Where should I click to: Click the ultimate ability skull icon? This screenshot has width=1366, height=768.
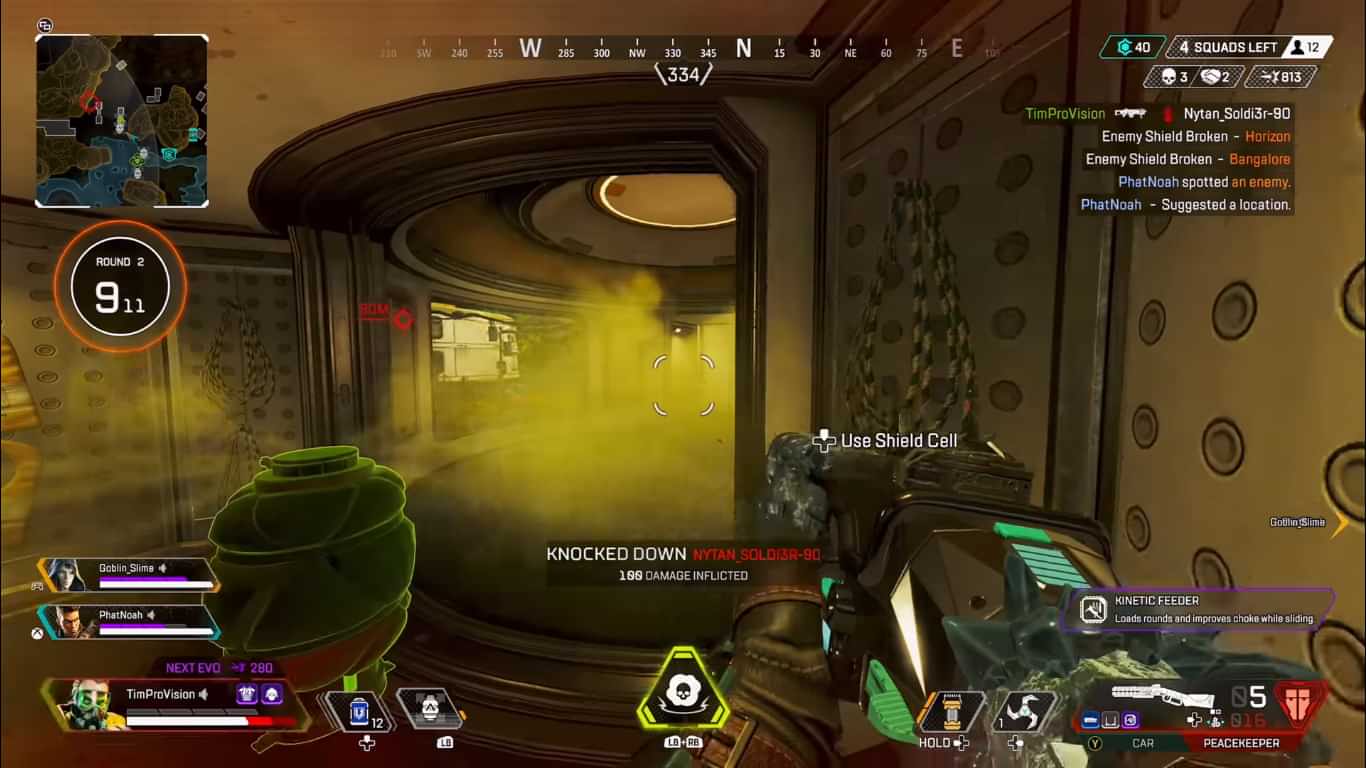tap(684, 690)
